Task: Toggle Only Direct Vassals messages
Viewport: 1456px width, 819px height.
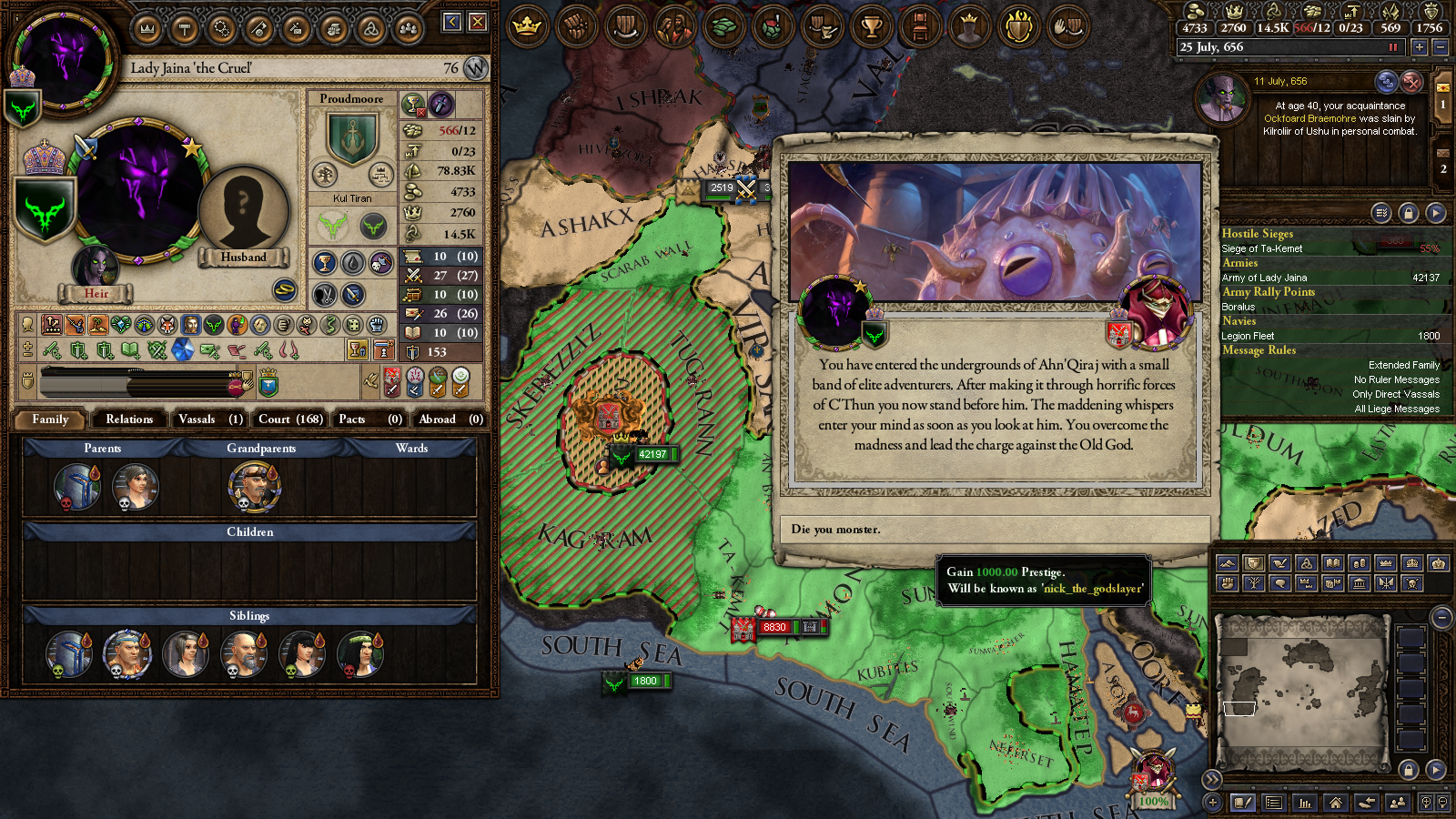Action: 1397,394
